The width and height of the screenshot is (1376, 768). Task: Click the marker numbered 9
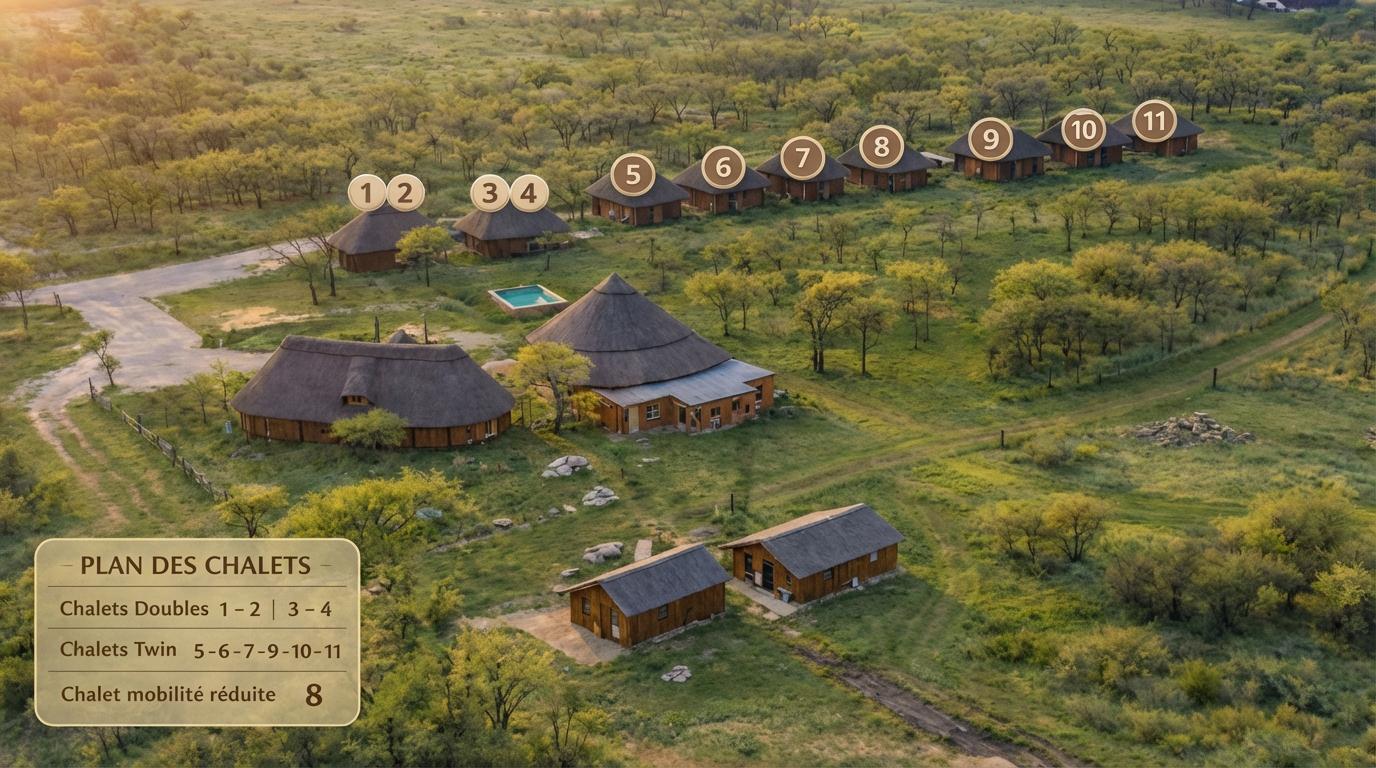coord(990,139)
